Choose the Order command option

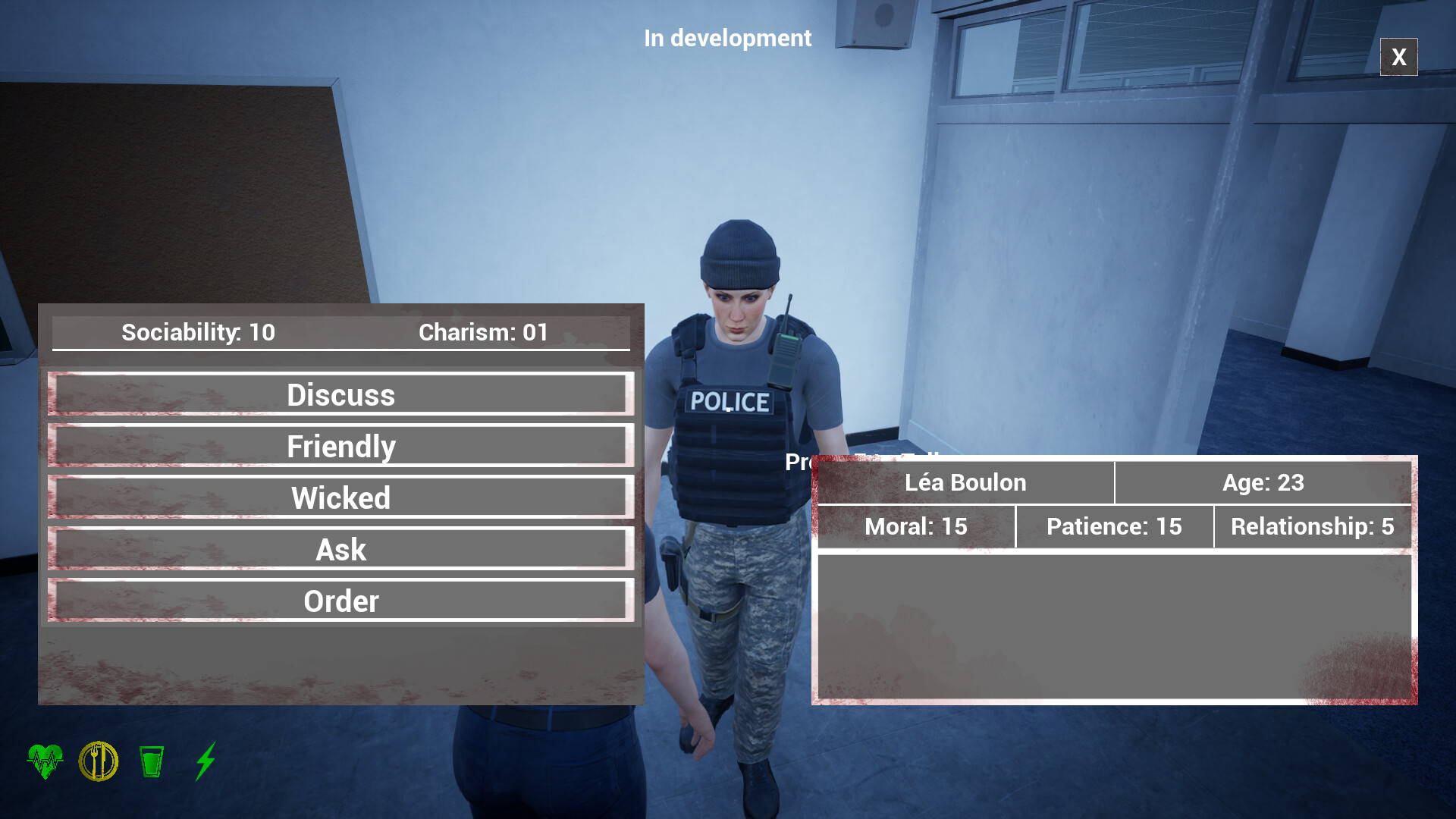point(340,601)
